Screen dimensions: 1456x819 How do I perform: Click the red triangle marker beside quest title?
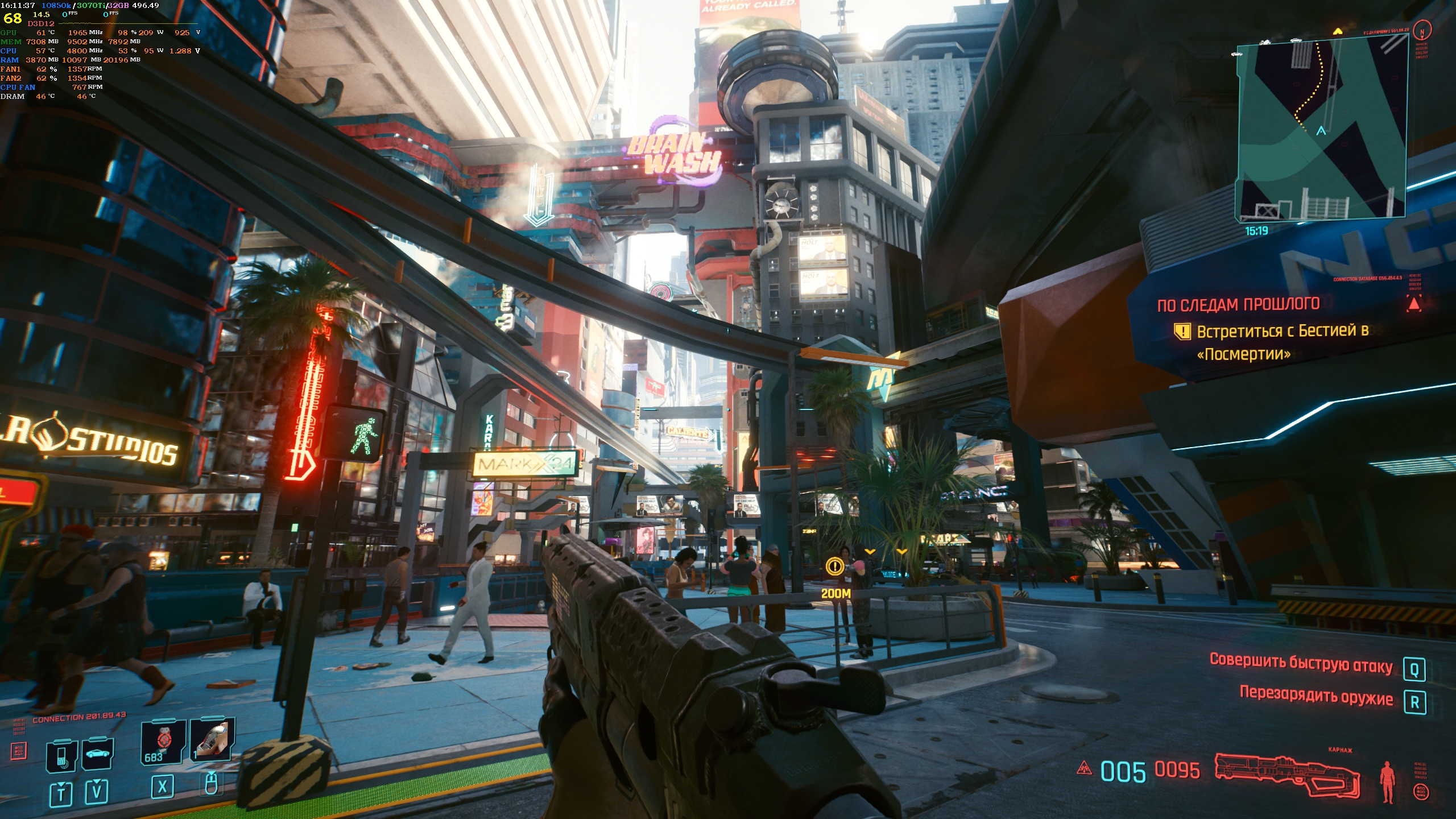(1414, 304)
